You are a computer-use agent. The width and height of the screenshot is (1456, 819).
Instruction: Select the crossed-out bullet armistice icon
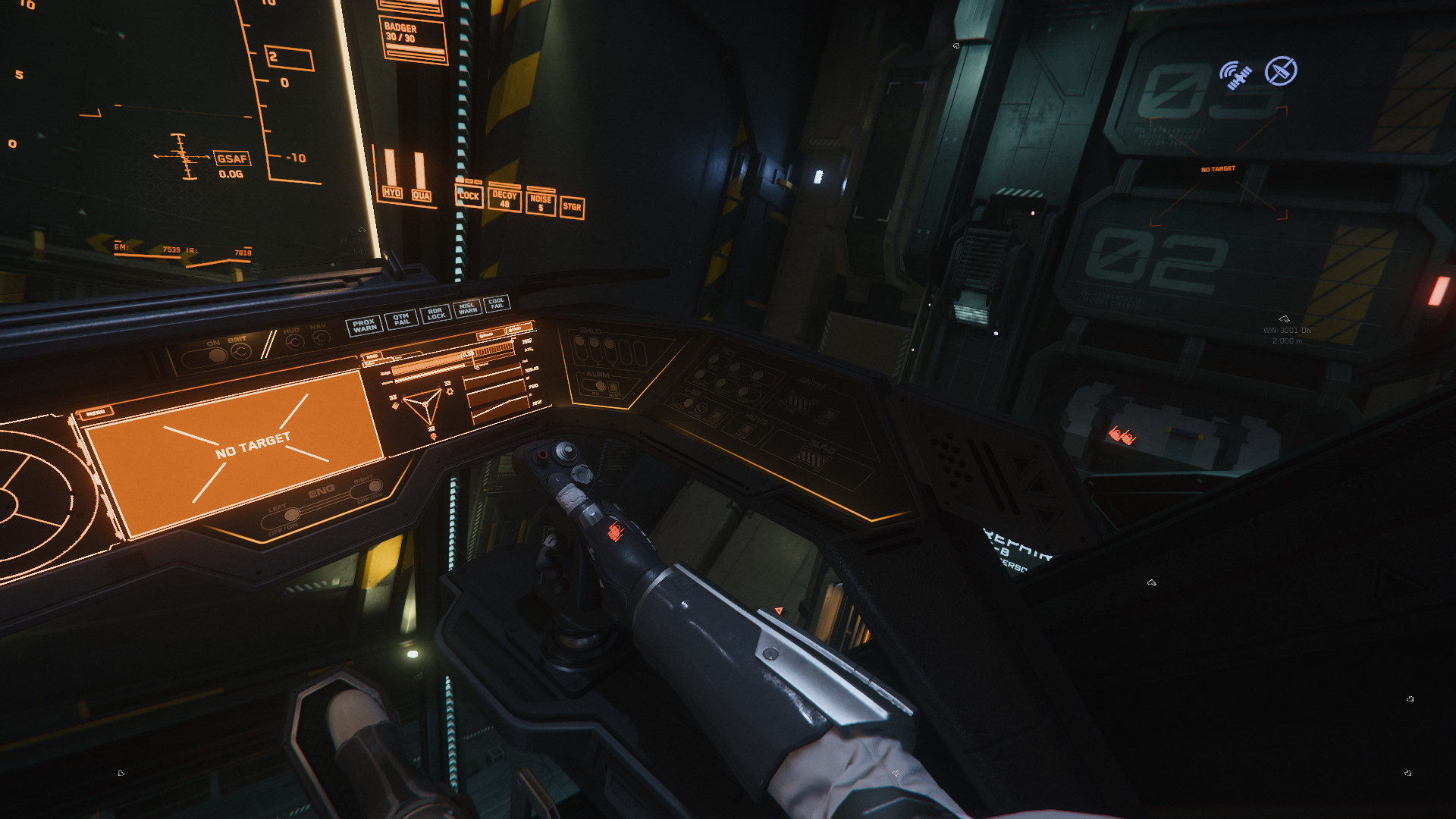[x=1281, y=71]
